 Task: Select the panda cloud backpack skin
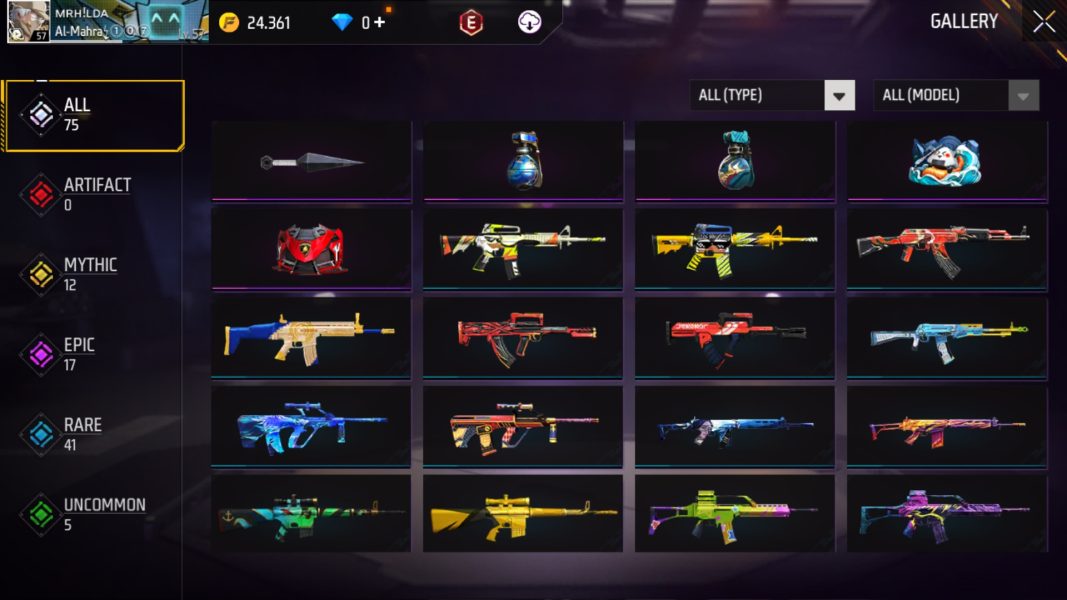pyautogui.click(x=947, y=161)
